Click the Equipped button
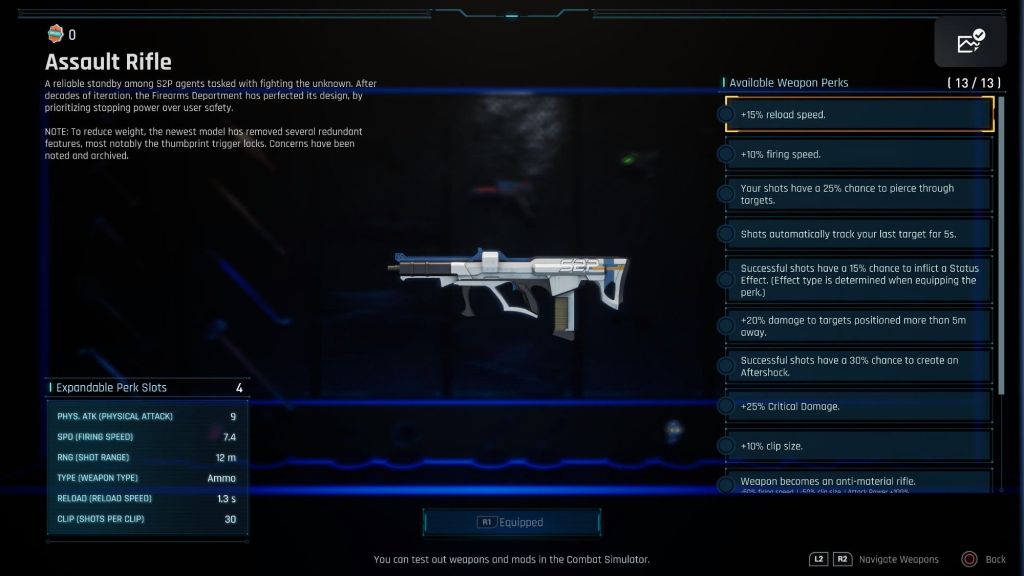The image size is (1024, 576). pyautogui.click(x=512, y=522)
